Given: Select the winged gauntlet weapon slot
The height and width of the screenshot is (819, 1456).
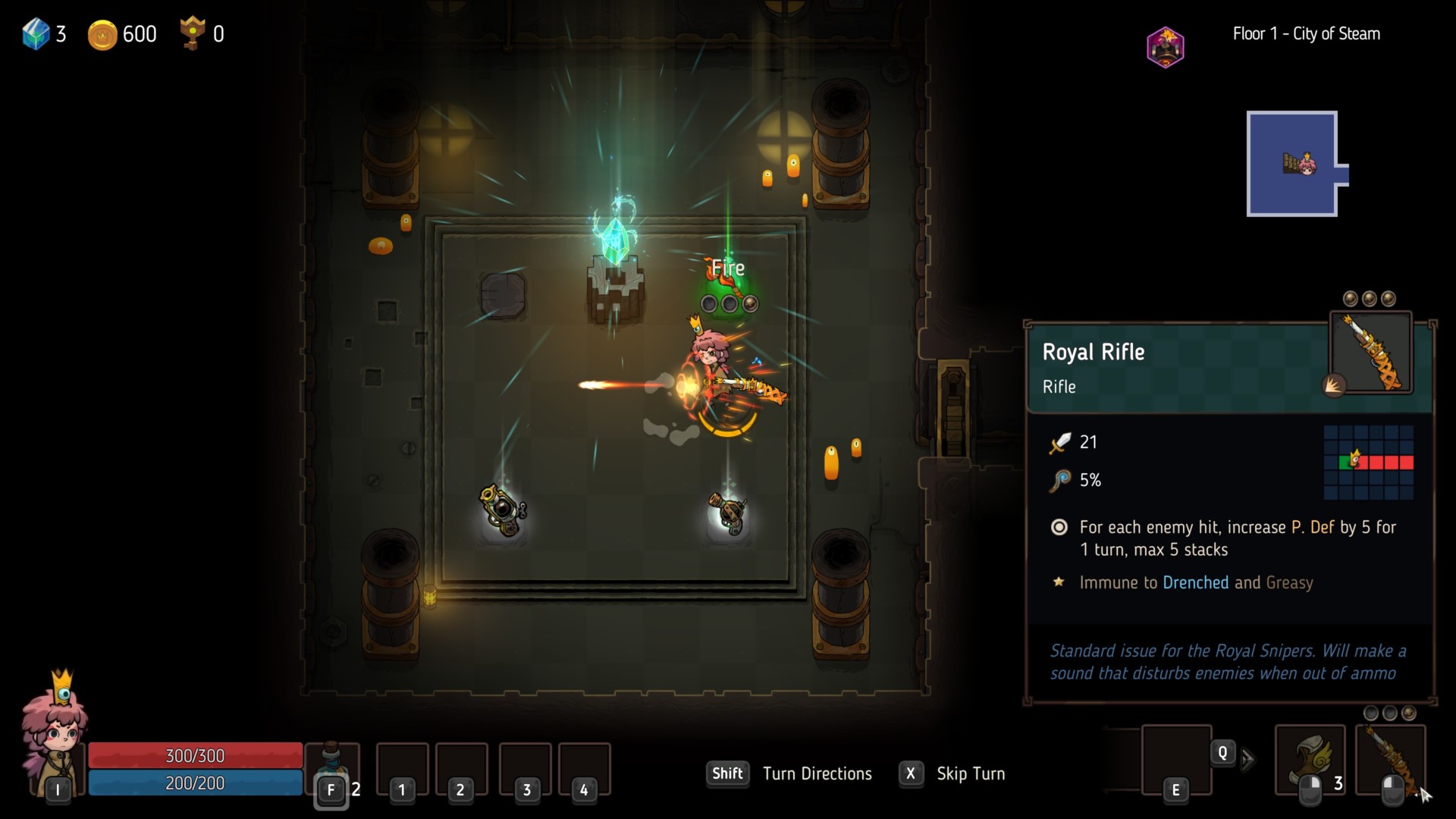Looking at the screenshot, I should coord(1310,760).
